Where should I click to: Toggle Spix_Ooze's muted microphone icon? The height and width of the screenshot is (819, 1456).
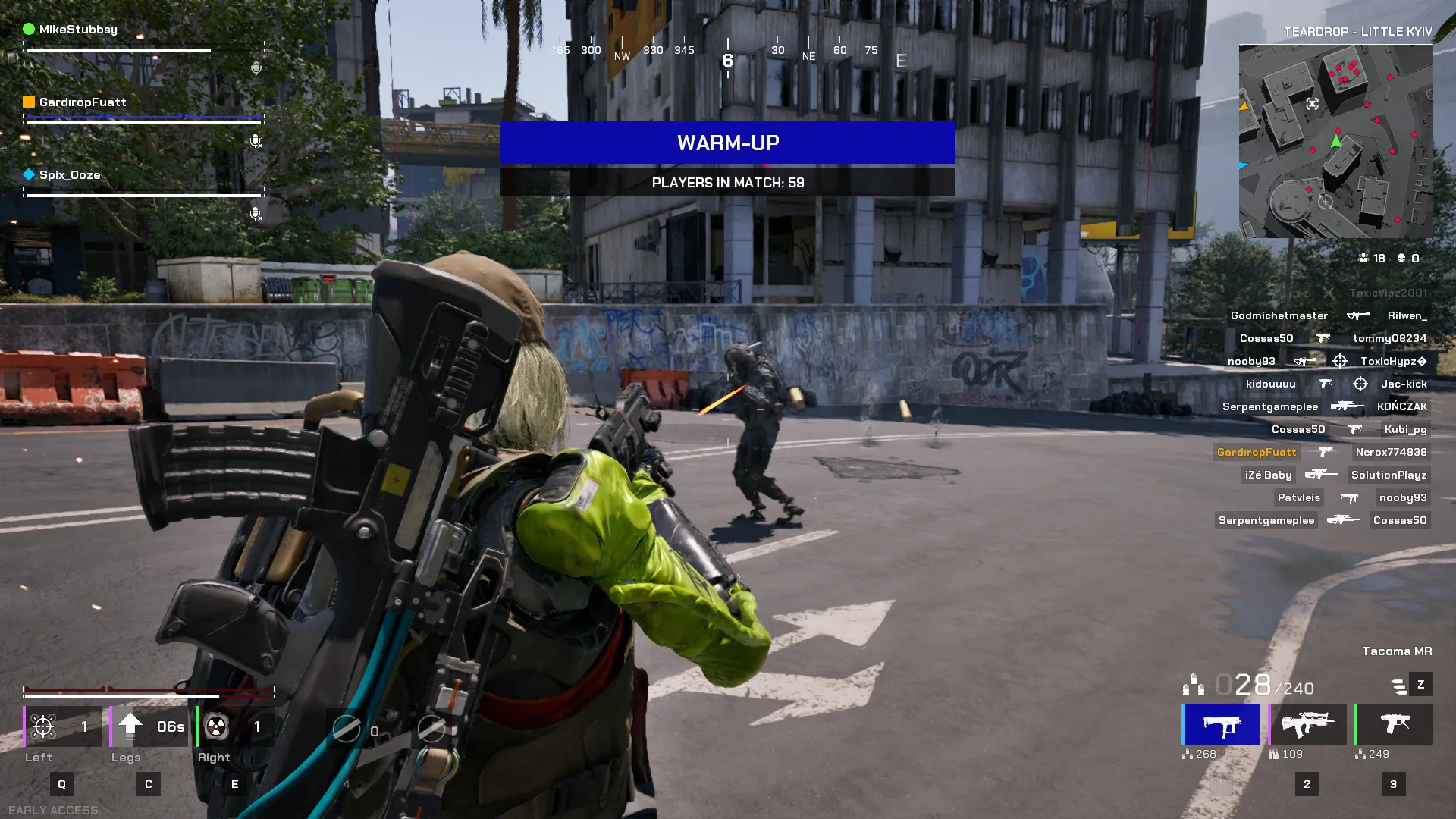[256, 214]
